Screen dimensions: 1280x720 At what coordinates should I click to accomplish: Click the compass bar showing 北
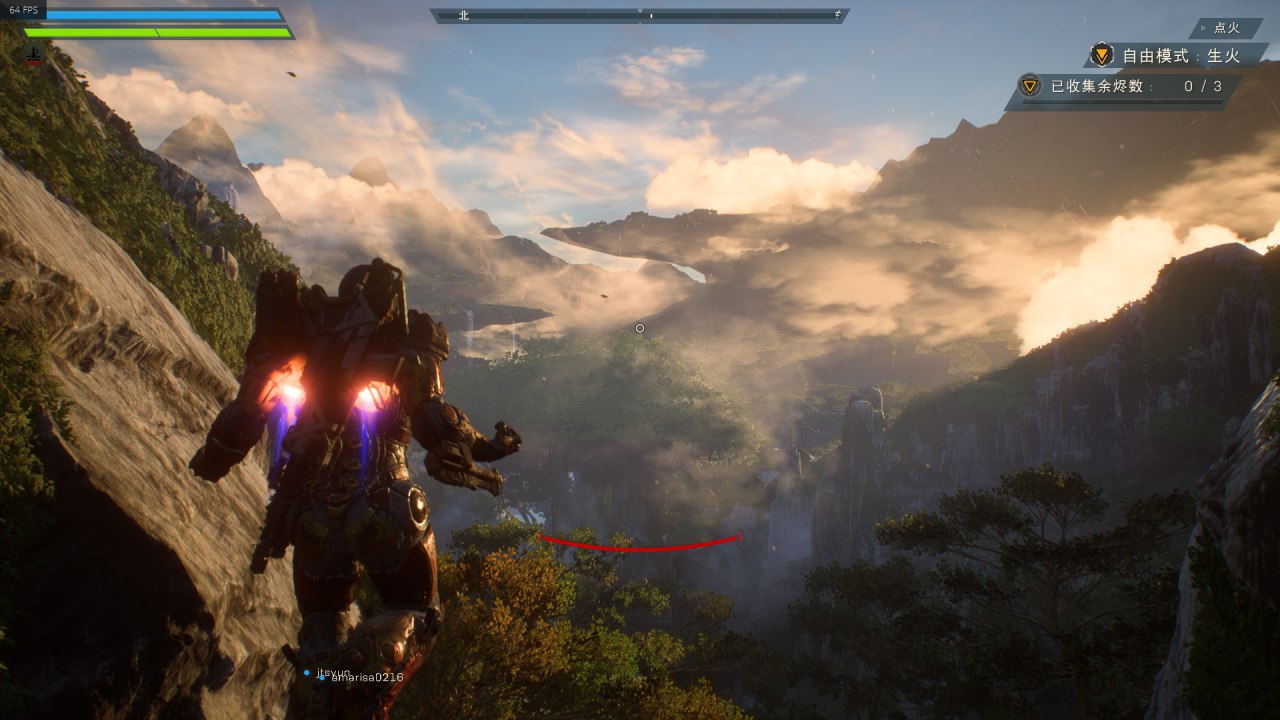[640, 16]
